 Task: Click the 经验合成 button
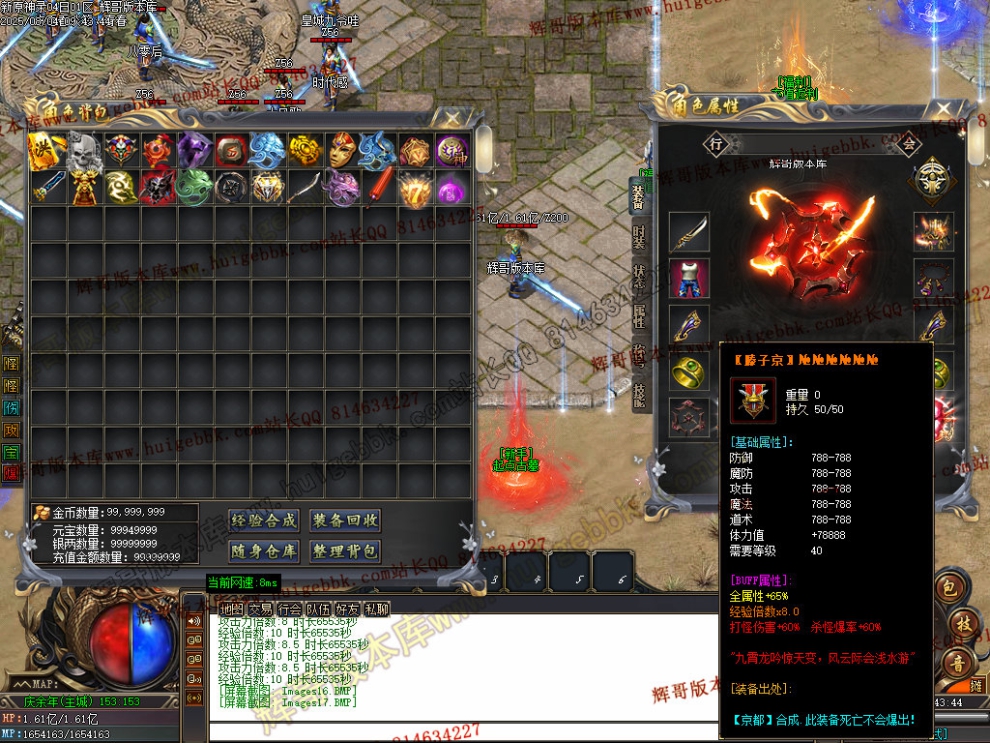[x=264, y=520]
